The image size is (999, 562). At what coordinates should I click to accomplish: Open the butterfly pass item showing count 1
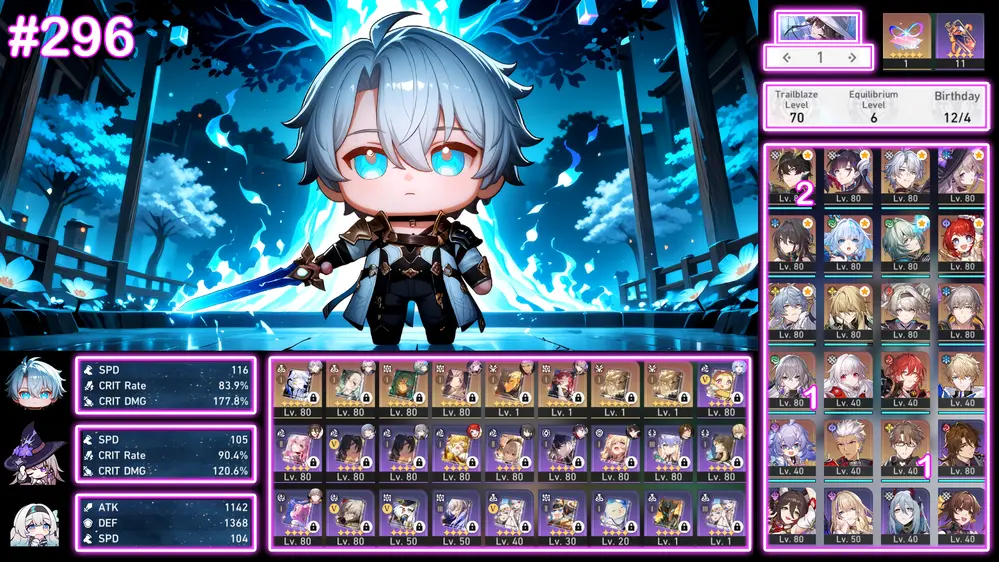point(906,35)
